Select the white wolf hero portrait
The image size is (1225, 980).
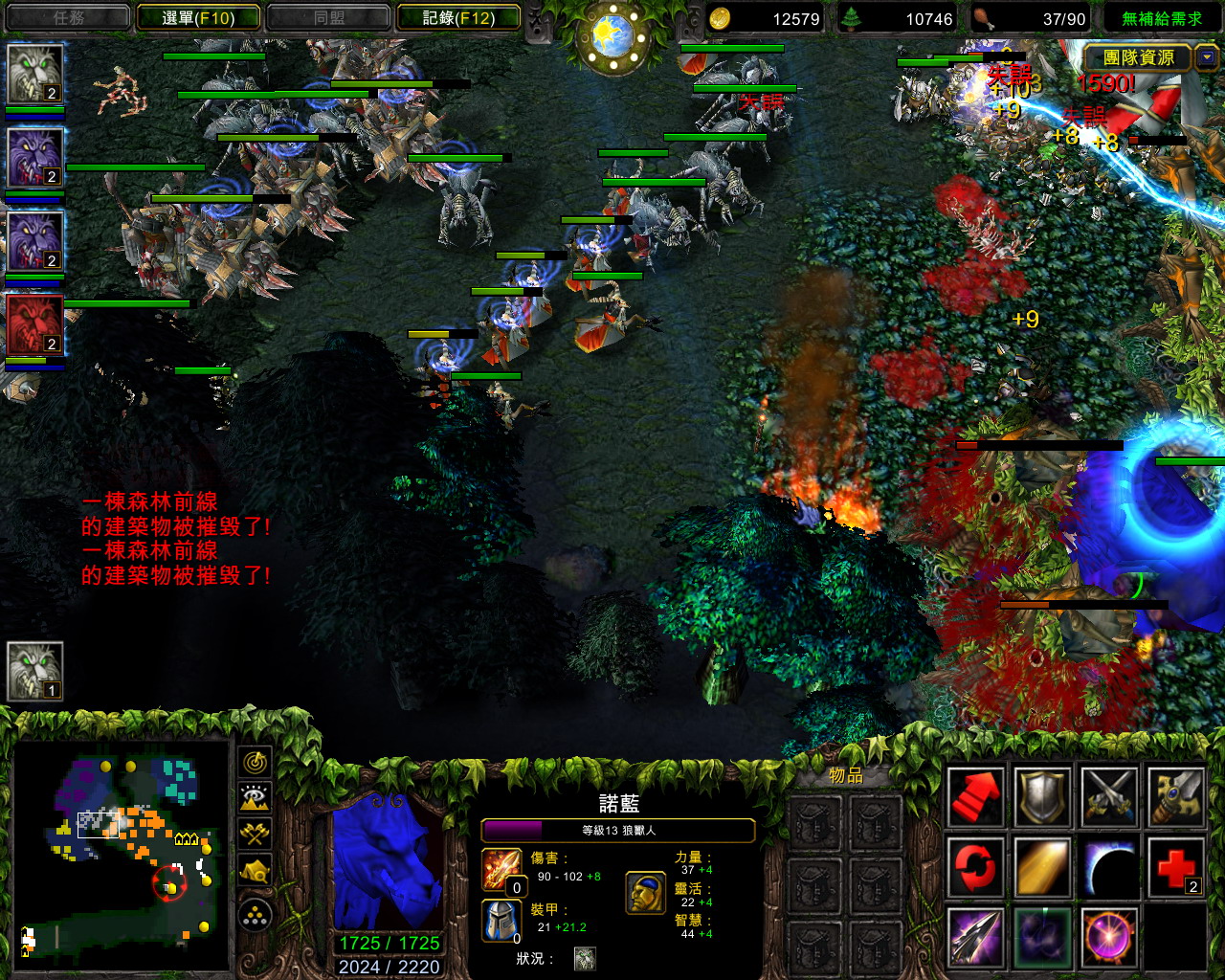point(35,74)
